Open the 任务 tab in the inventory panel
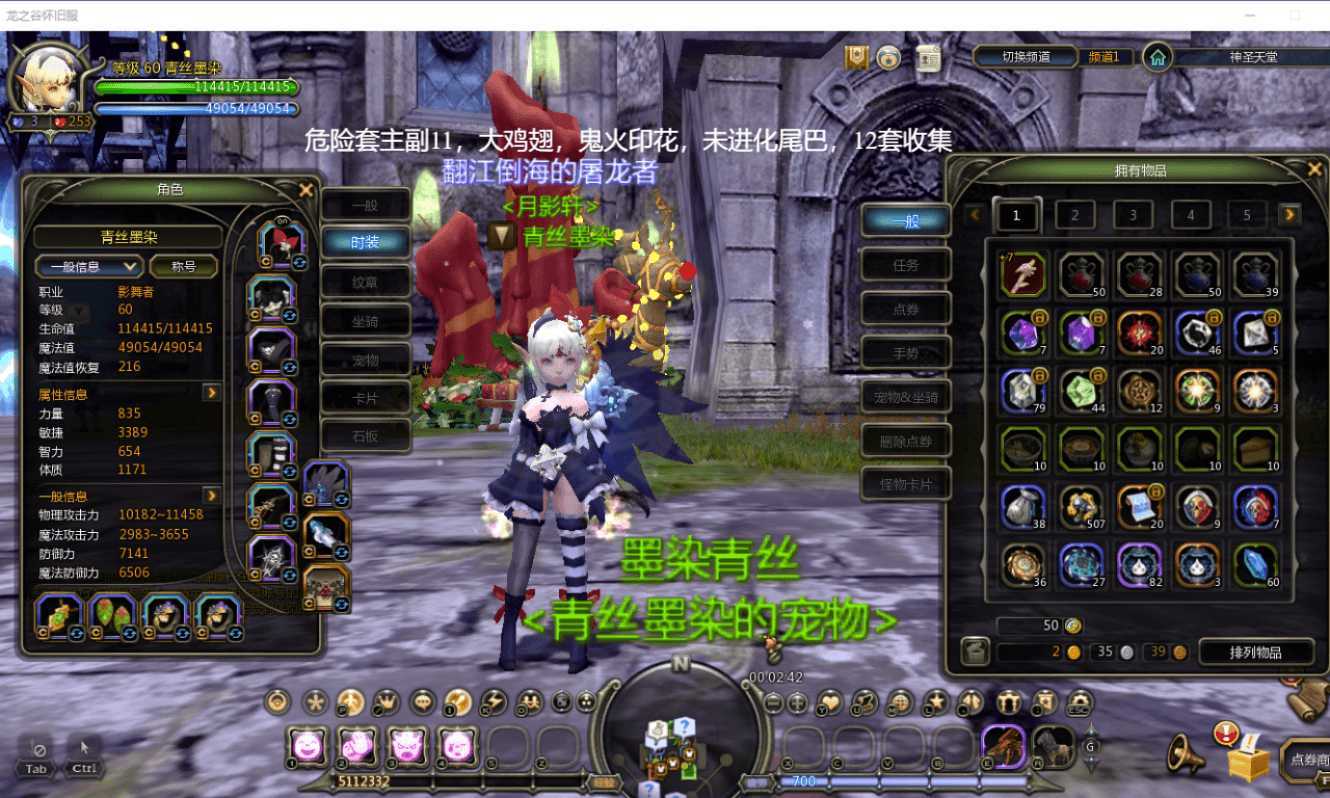1330x798 pixels. [905, 264]
